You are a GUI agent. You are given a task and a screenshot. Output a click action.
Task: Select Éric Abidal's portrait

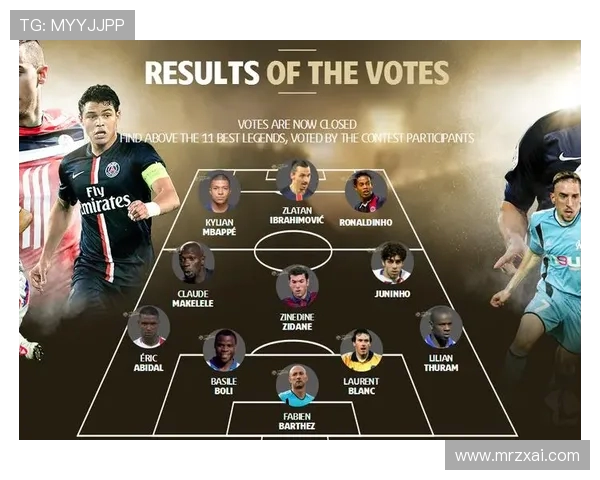tap(148, 326)
